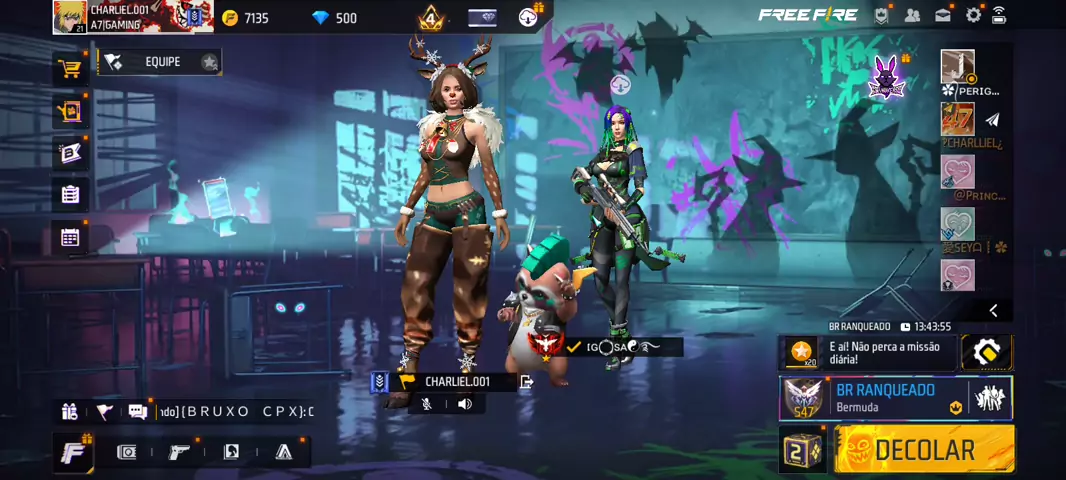Open the shopping cart store
Viewport: 1066px width, 480px height.
coord(70,69)
